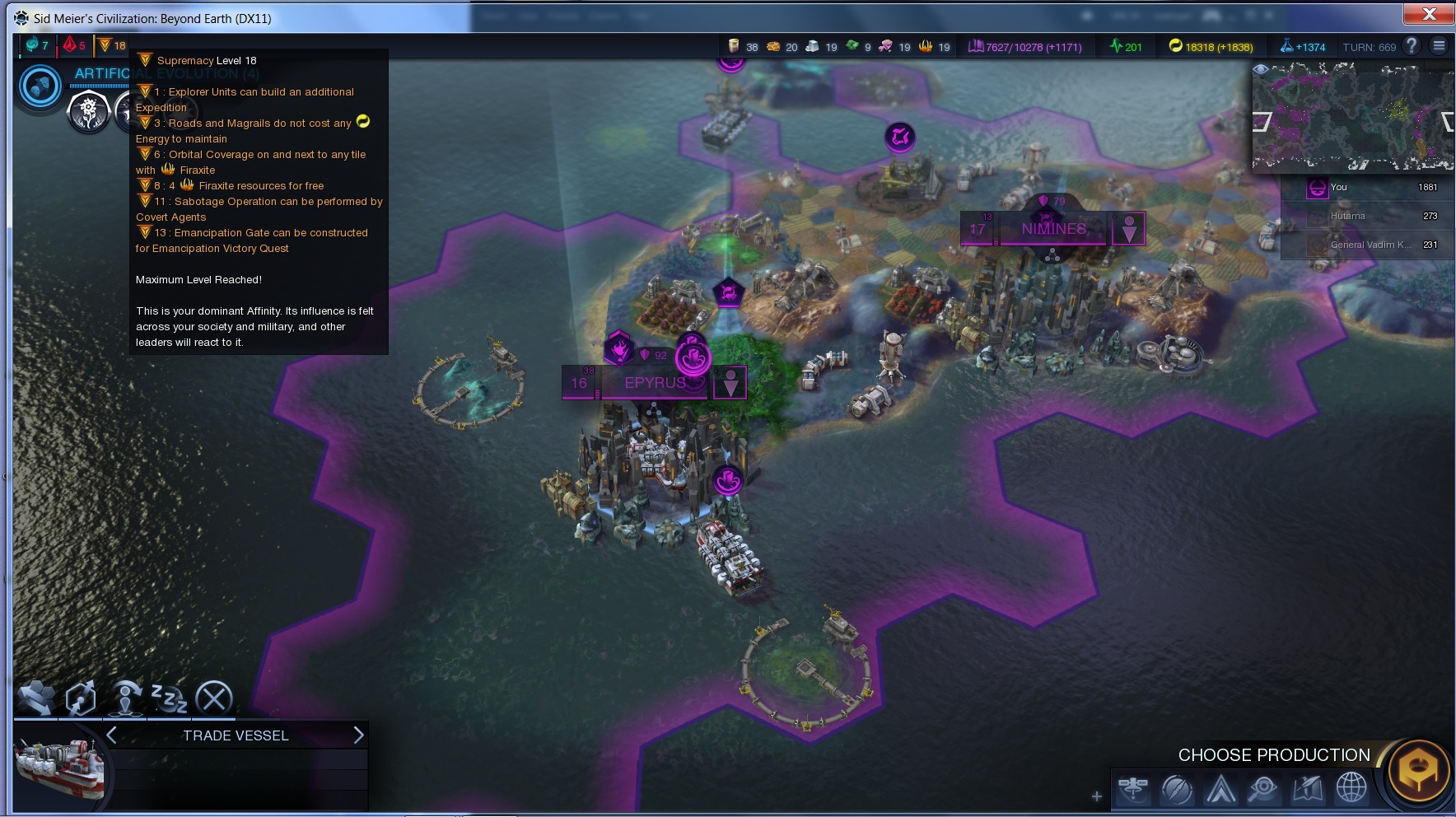Open the quest log book icon
1456x817 pixels.
(x=1308, y=789)
